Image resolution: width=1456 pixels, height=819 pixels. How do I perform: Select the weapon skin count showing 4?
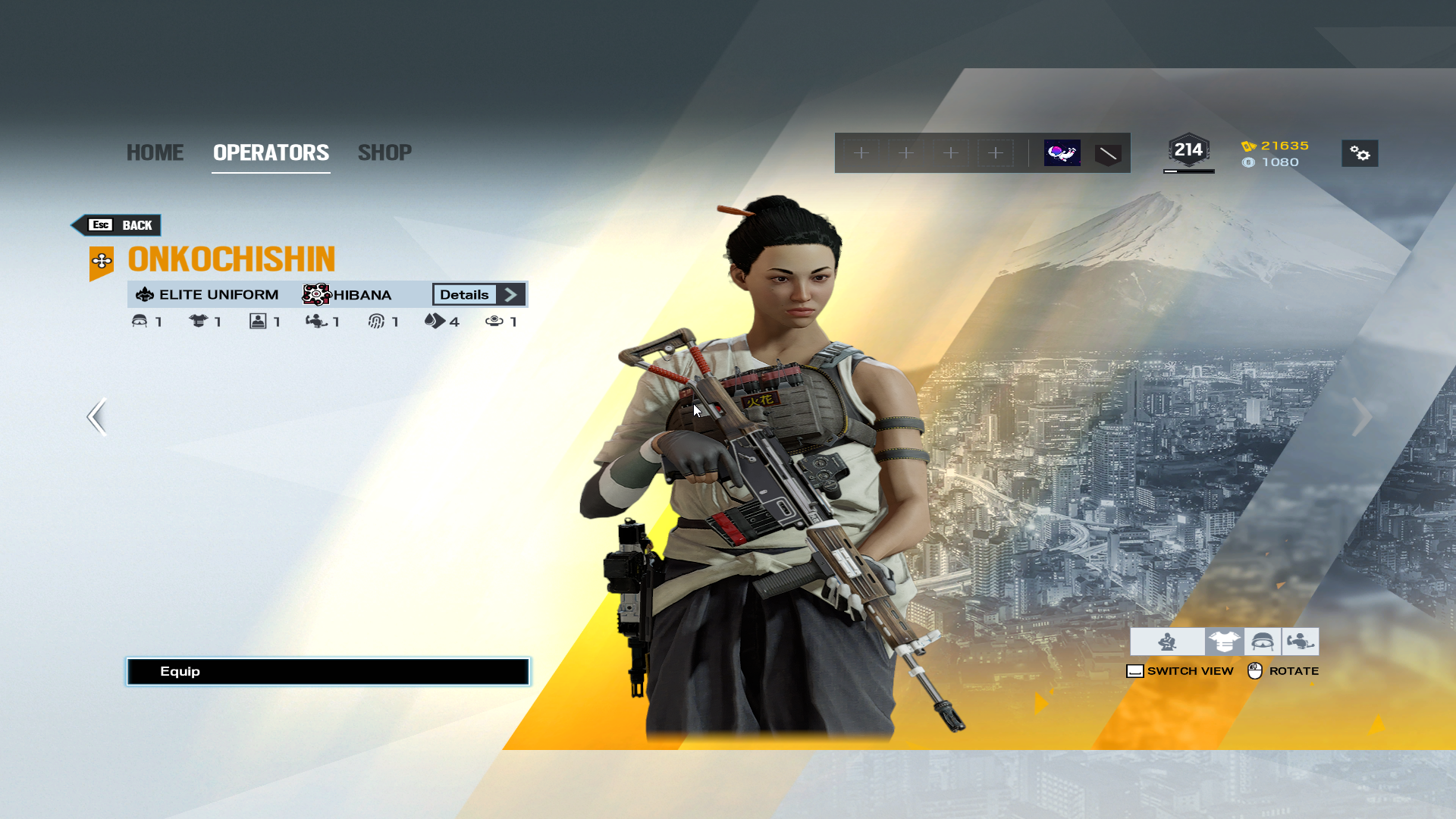click(435, 322)
